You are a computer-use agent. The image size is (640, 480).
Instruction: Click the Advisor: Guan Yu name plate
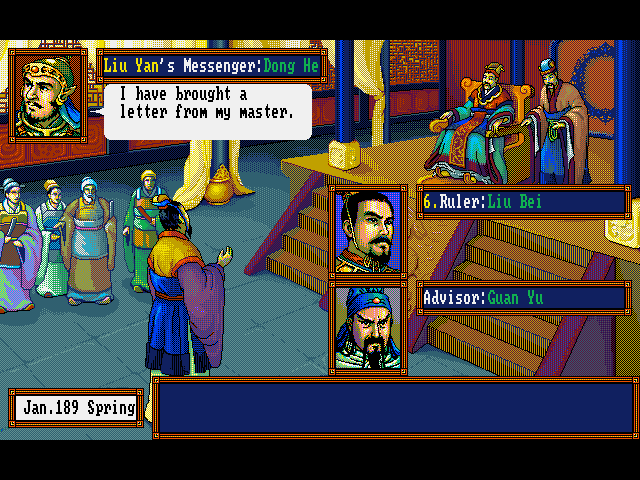click(x=523, y=298)
